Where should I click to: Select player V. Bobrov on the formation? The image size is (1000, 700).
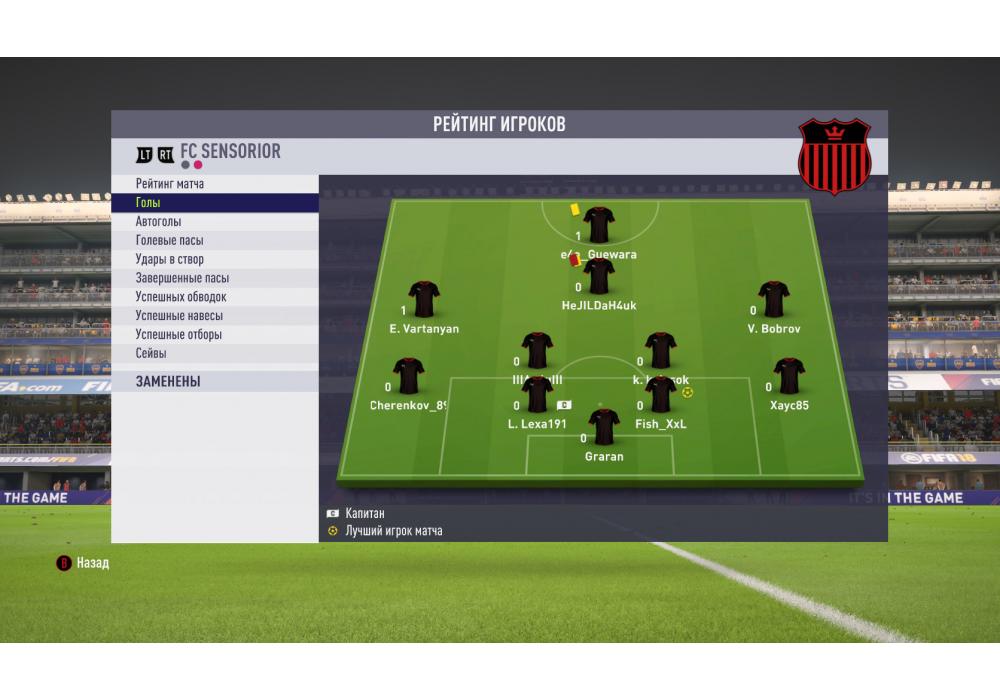[774, 300]
